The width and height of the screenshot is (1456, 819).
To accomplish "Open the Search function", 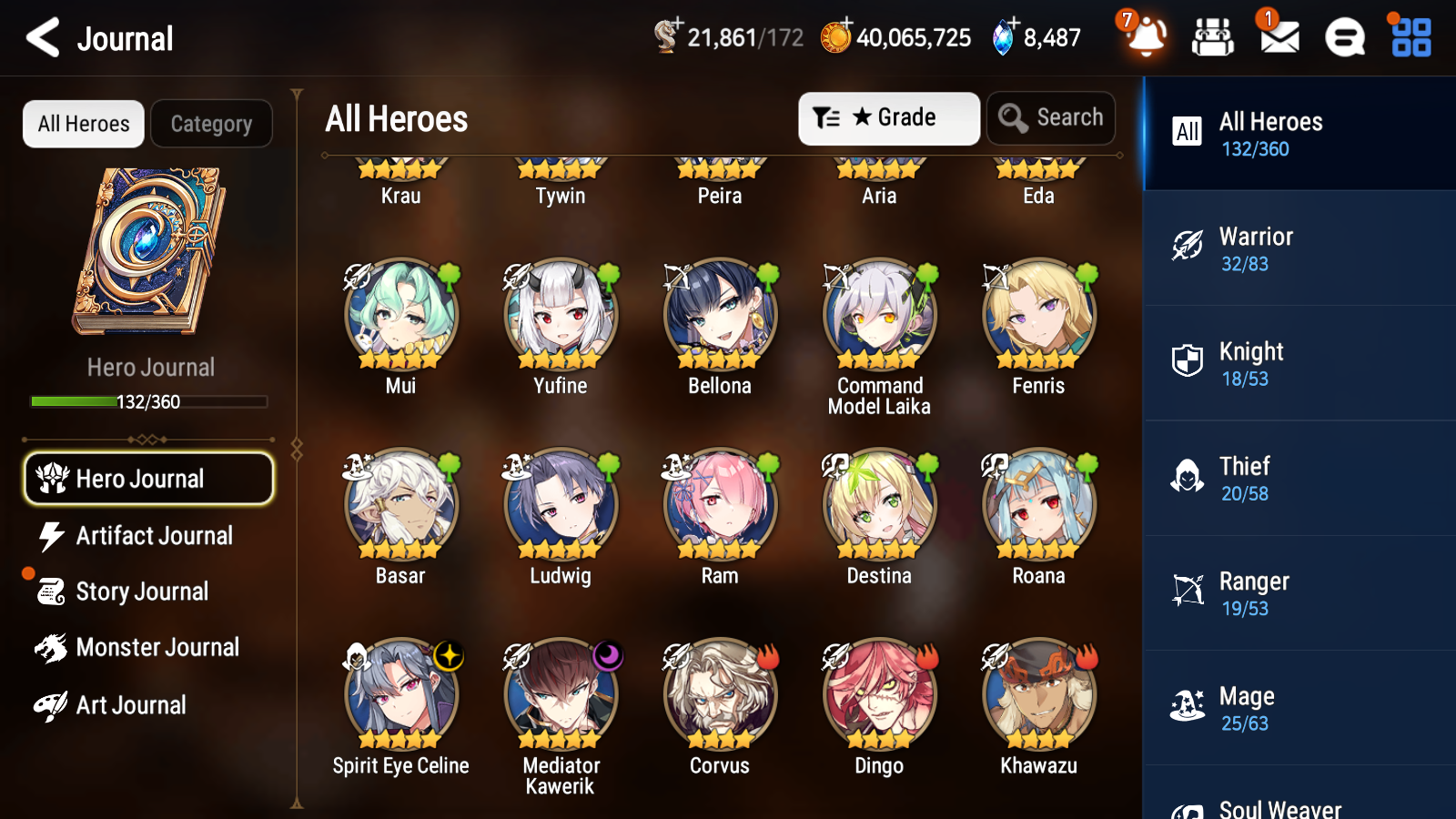I will click(1051, 117).
